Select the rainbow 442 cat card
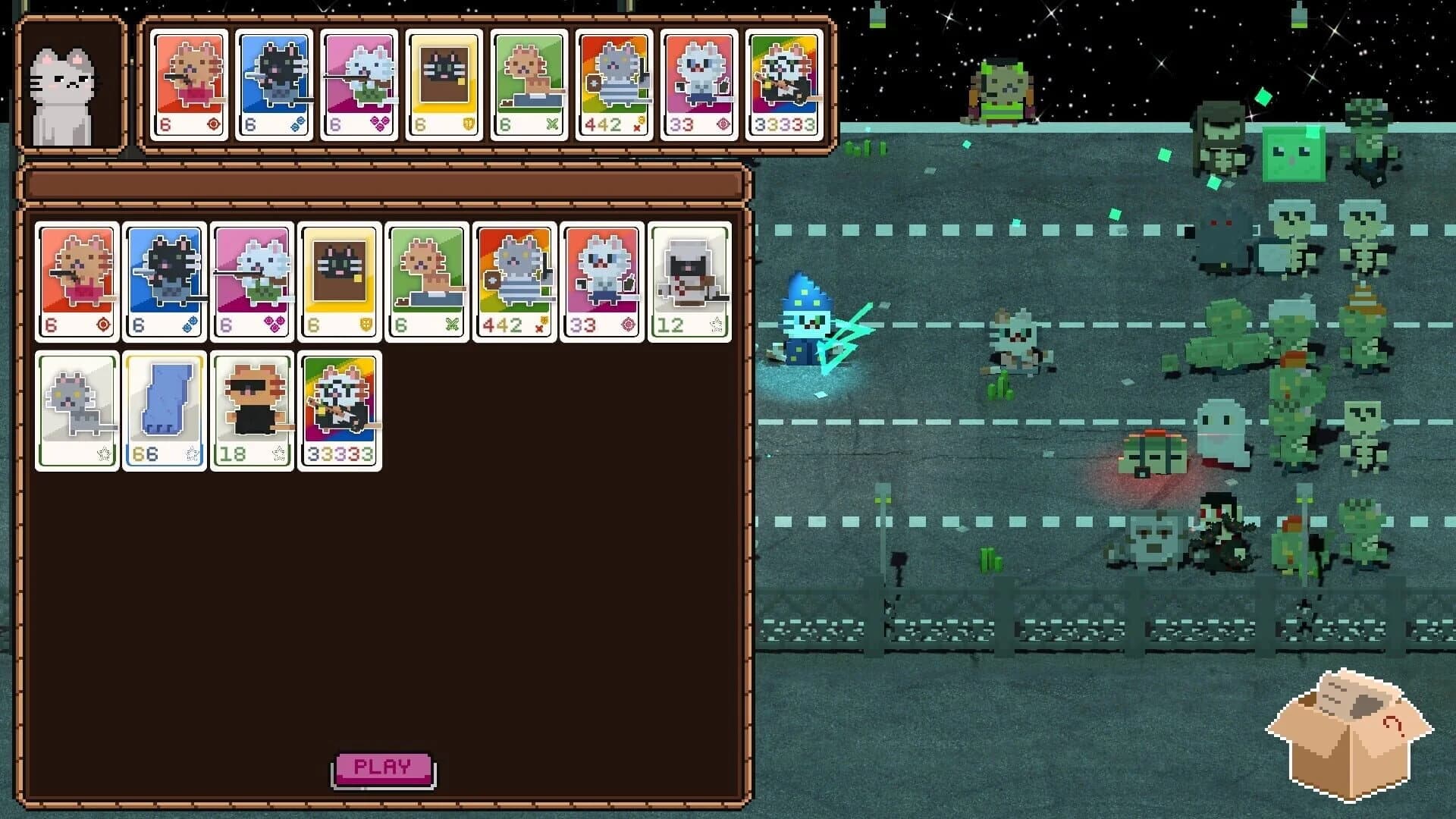1456x819 pixels. click(x=515, y=281)
